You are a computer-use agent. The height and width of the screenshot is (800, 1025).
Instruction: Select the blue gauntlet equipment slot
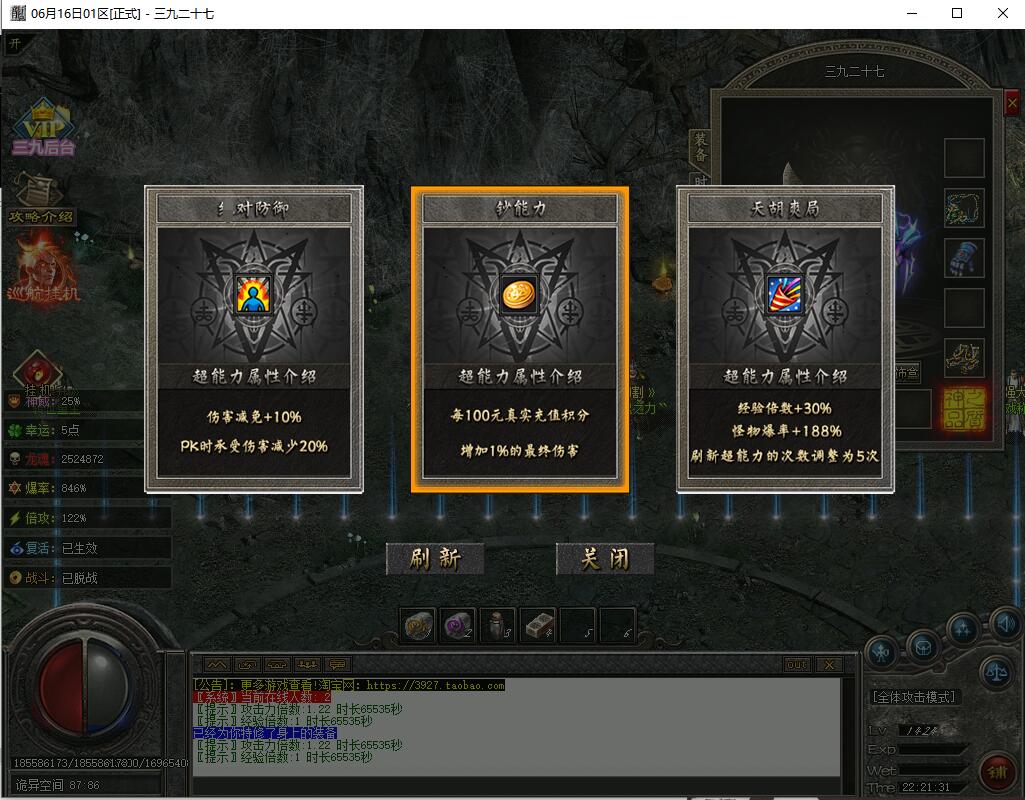964,258
